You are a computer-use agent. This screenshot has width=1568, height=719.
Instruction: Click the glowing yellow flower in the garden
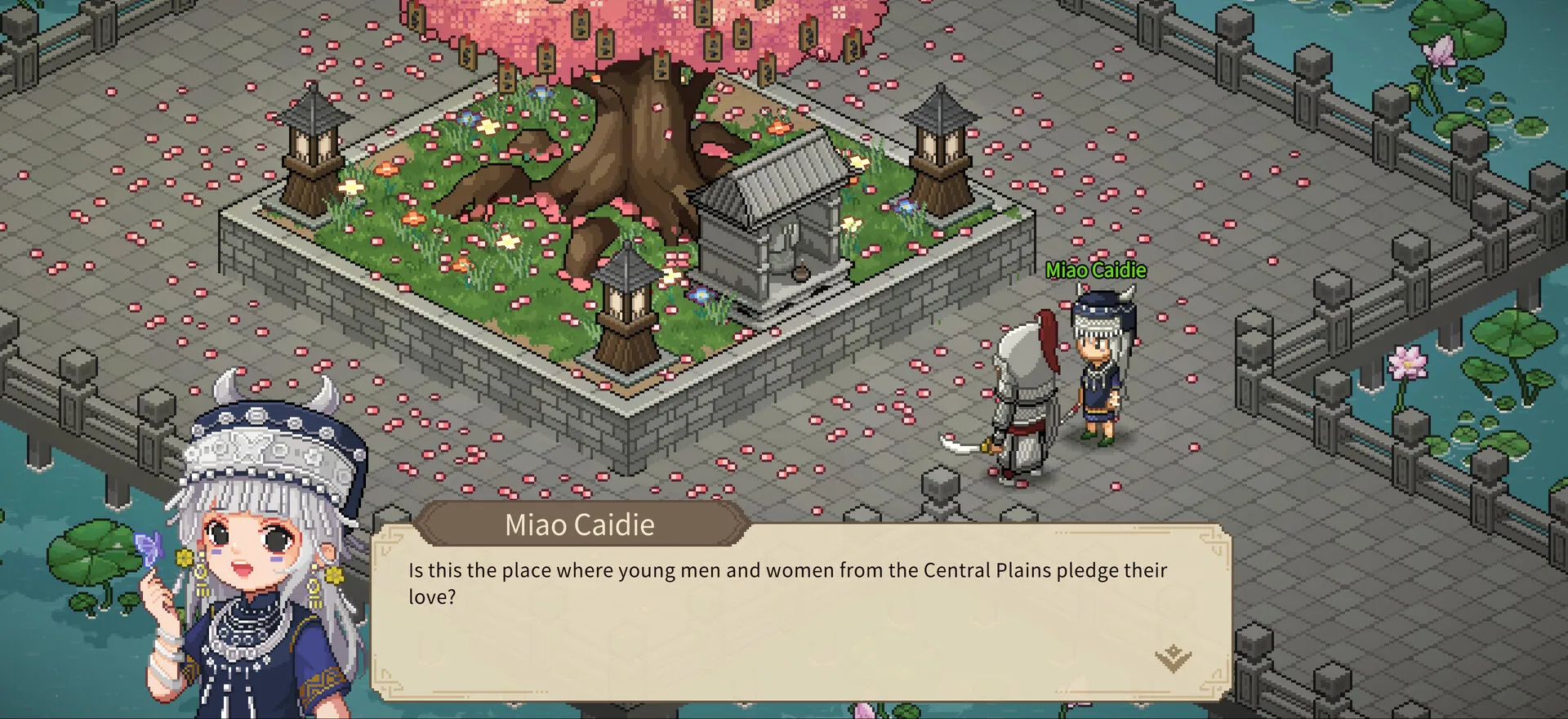point(487,127)
